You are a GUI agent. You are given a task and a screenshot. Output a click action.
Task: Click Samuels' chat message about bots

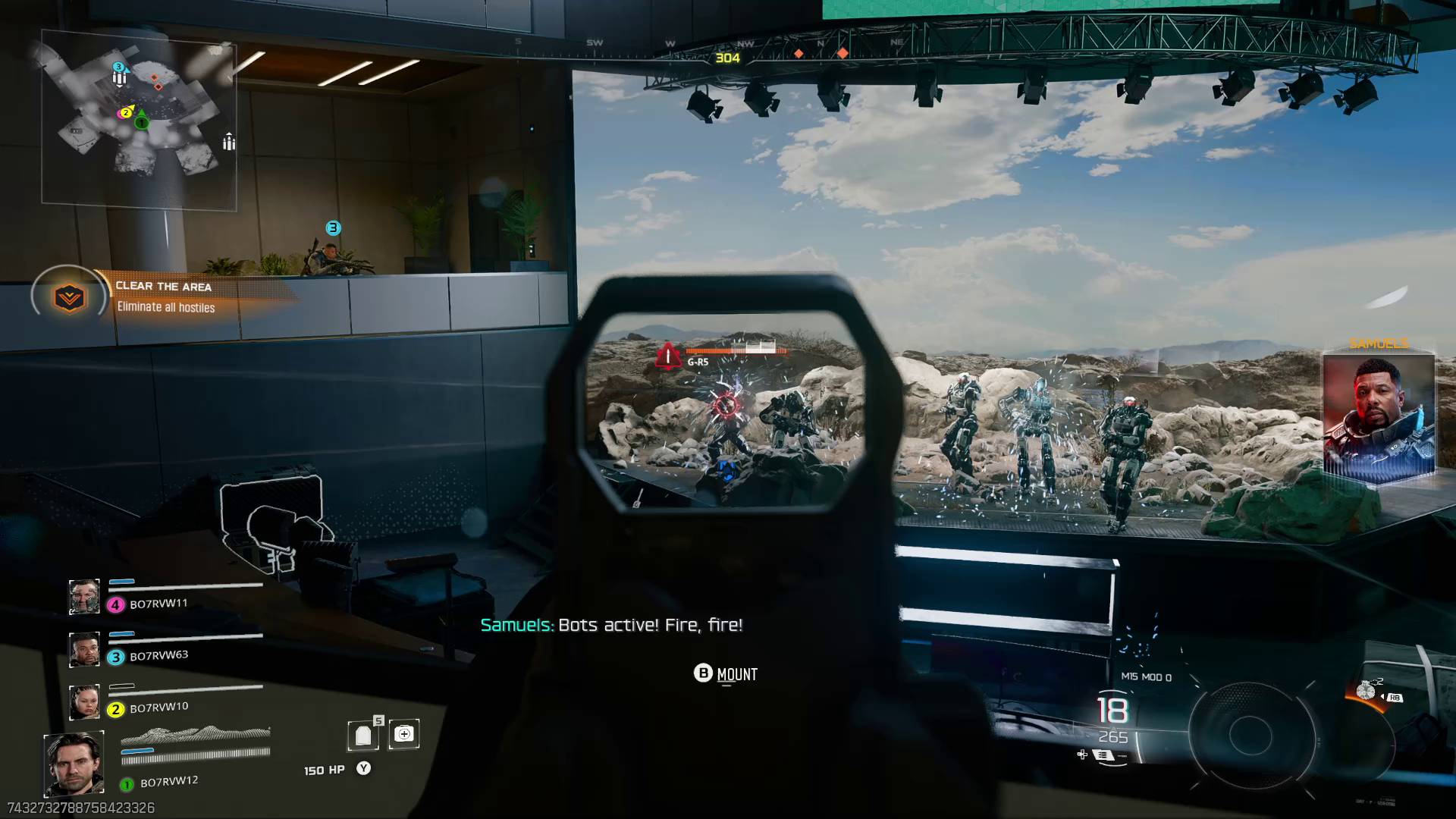611,625
